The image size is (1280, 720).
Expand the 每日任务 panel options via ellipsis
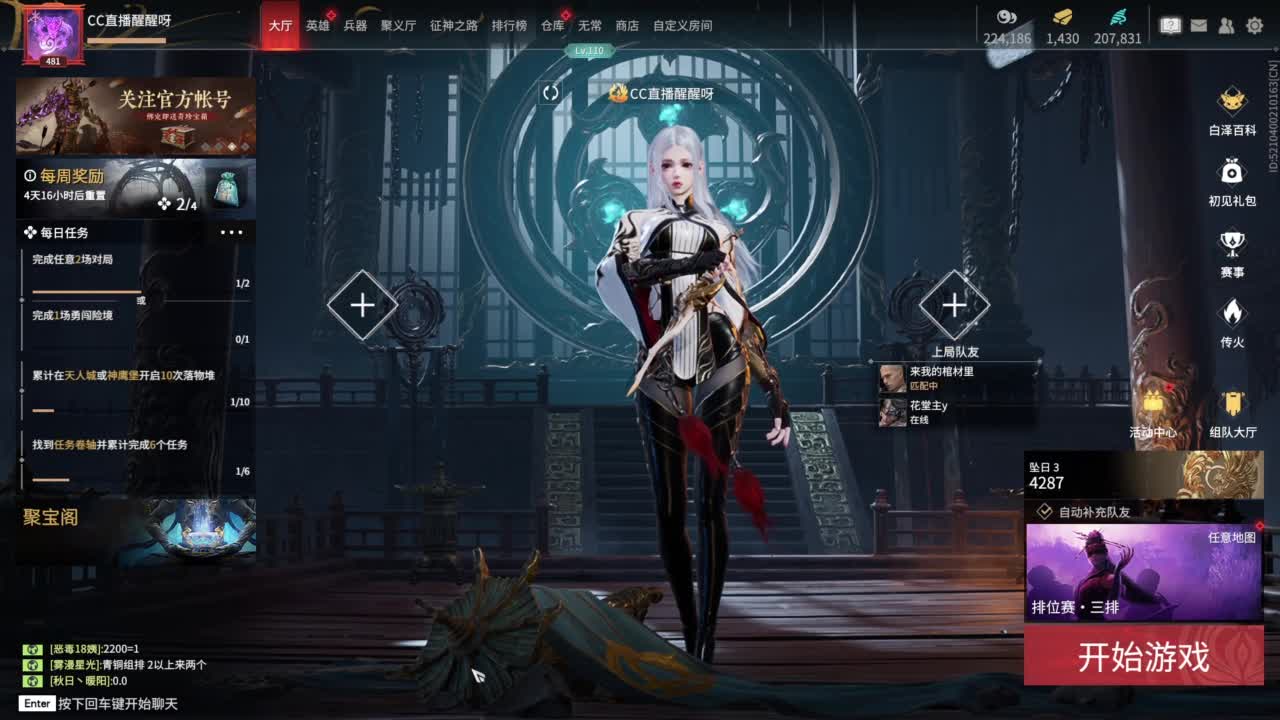point(233,233)
